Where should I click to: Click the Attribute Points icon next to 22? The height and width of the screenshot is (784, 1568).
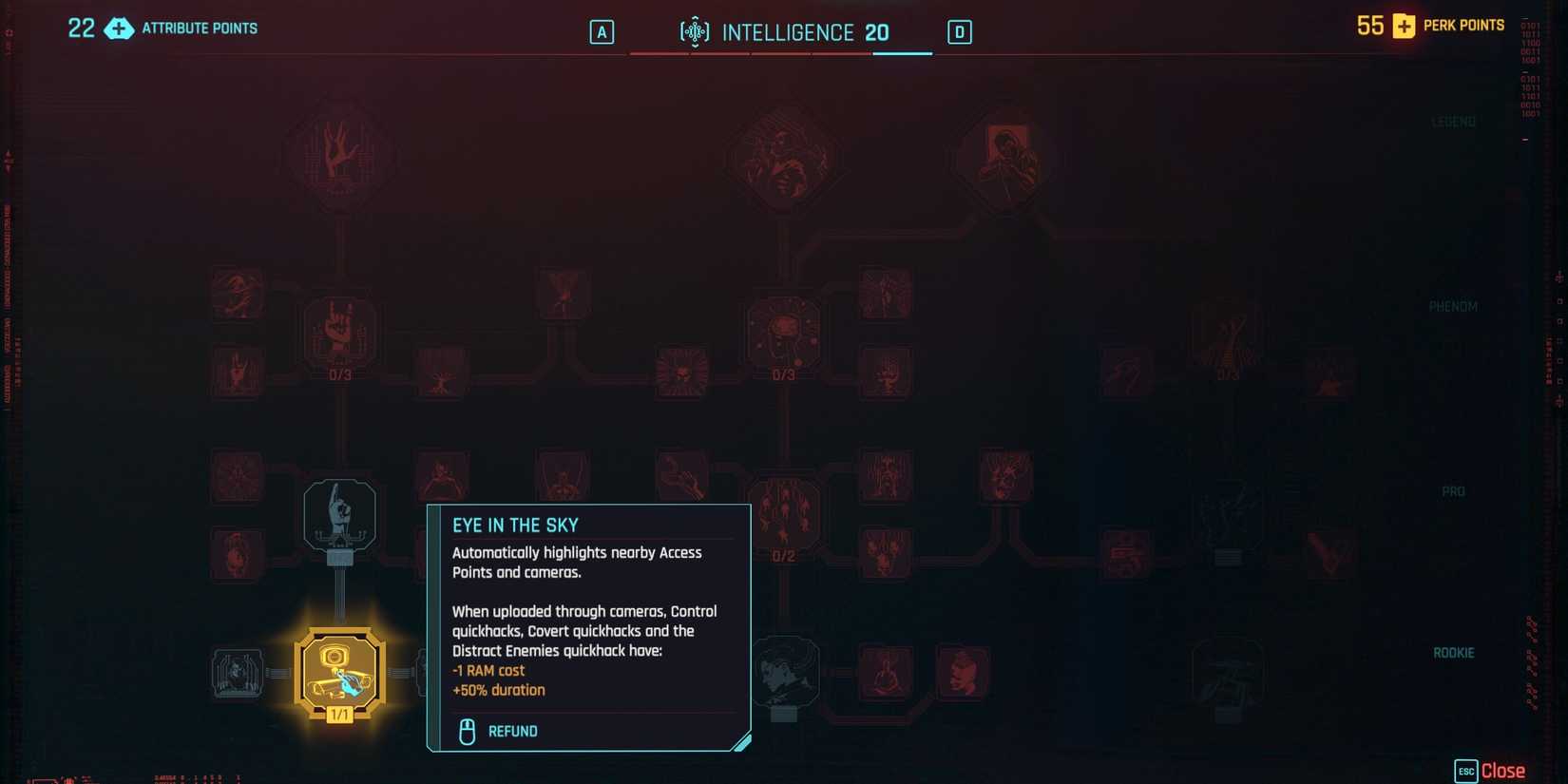click(x=118, y=29)
